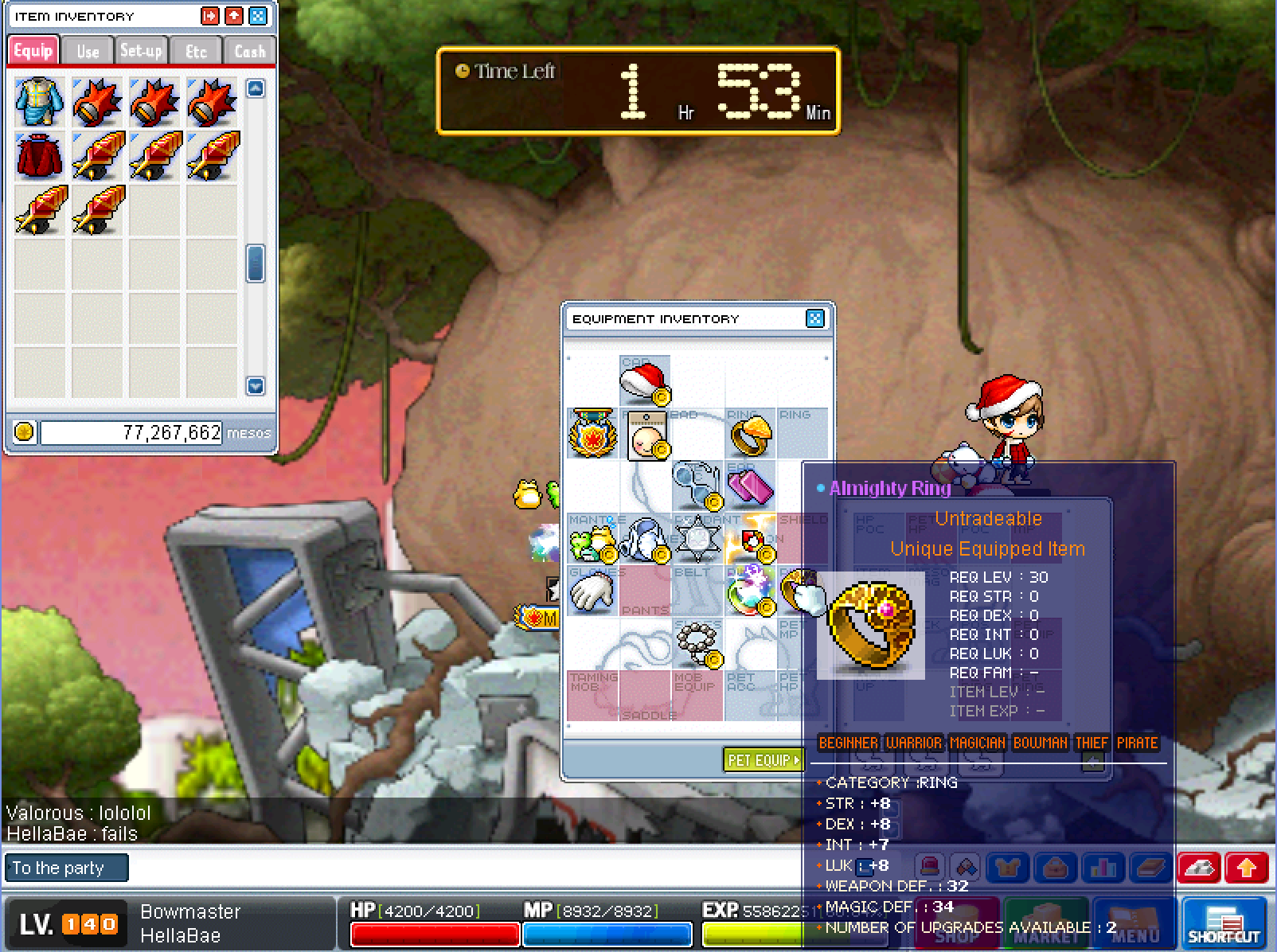This screenshot has width=1277, height=952.
Task: Select the equipped medal slot
Action: [x=593, y=433]
